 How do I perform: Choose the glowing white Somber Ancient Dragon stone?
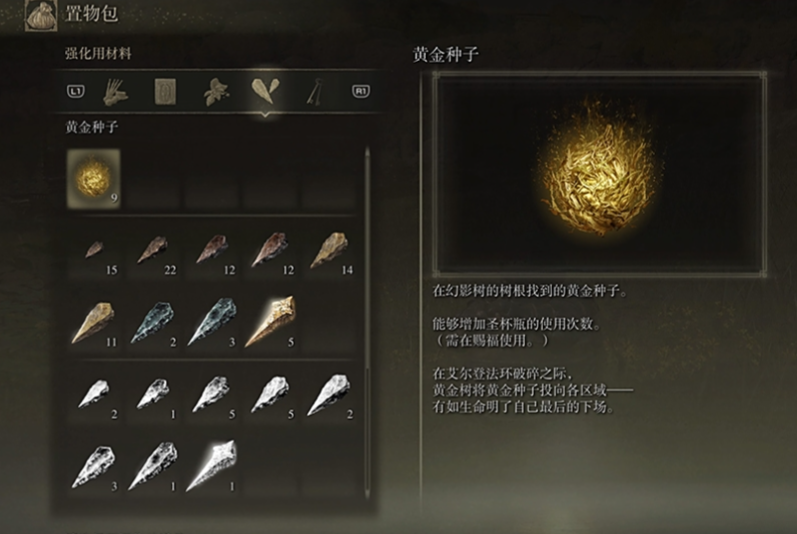pos(211,465)
